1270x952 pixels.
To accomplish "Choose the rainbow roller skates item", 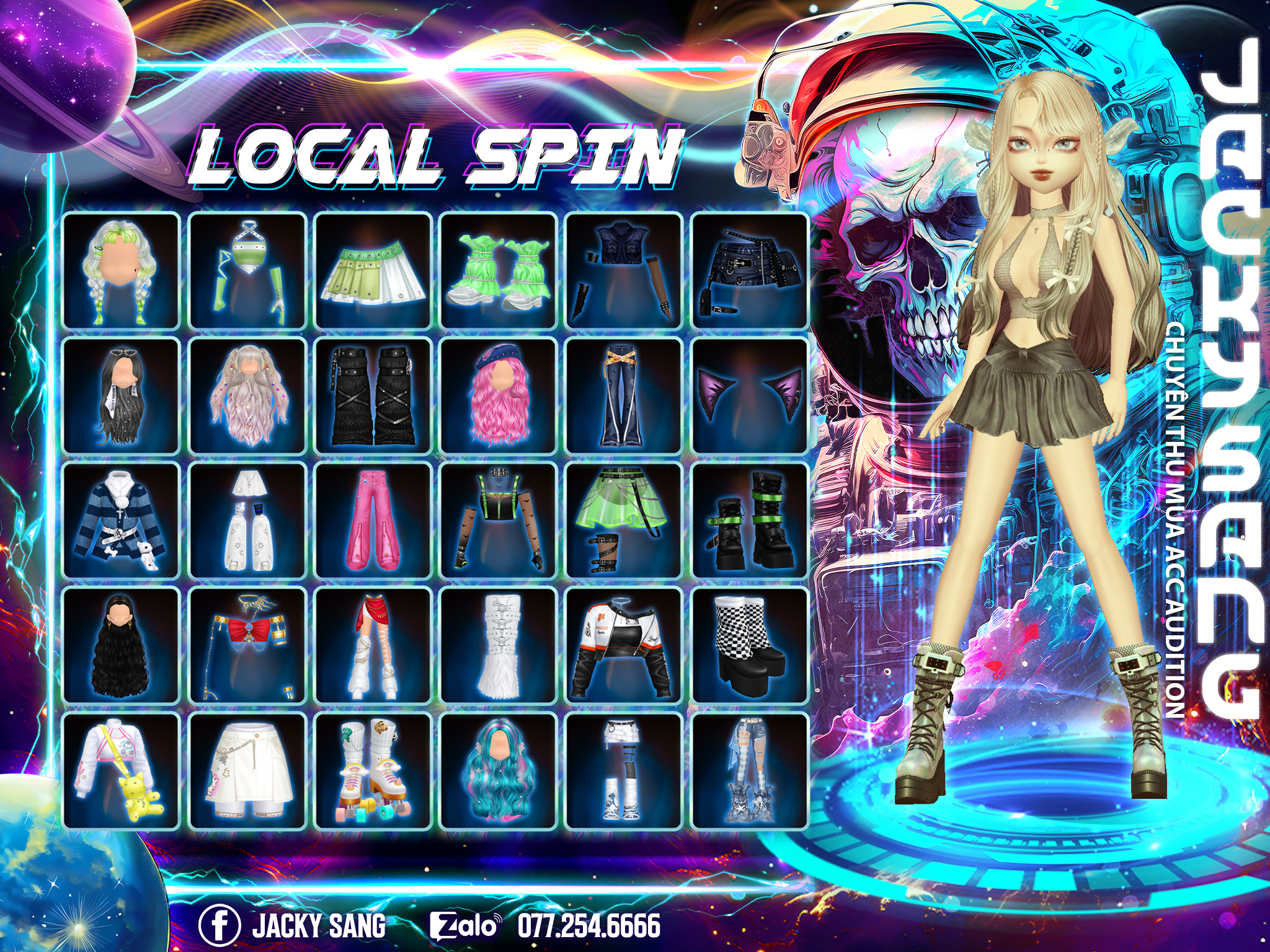I will click(x=373, y=771).
